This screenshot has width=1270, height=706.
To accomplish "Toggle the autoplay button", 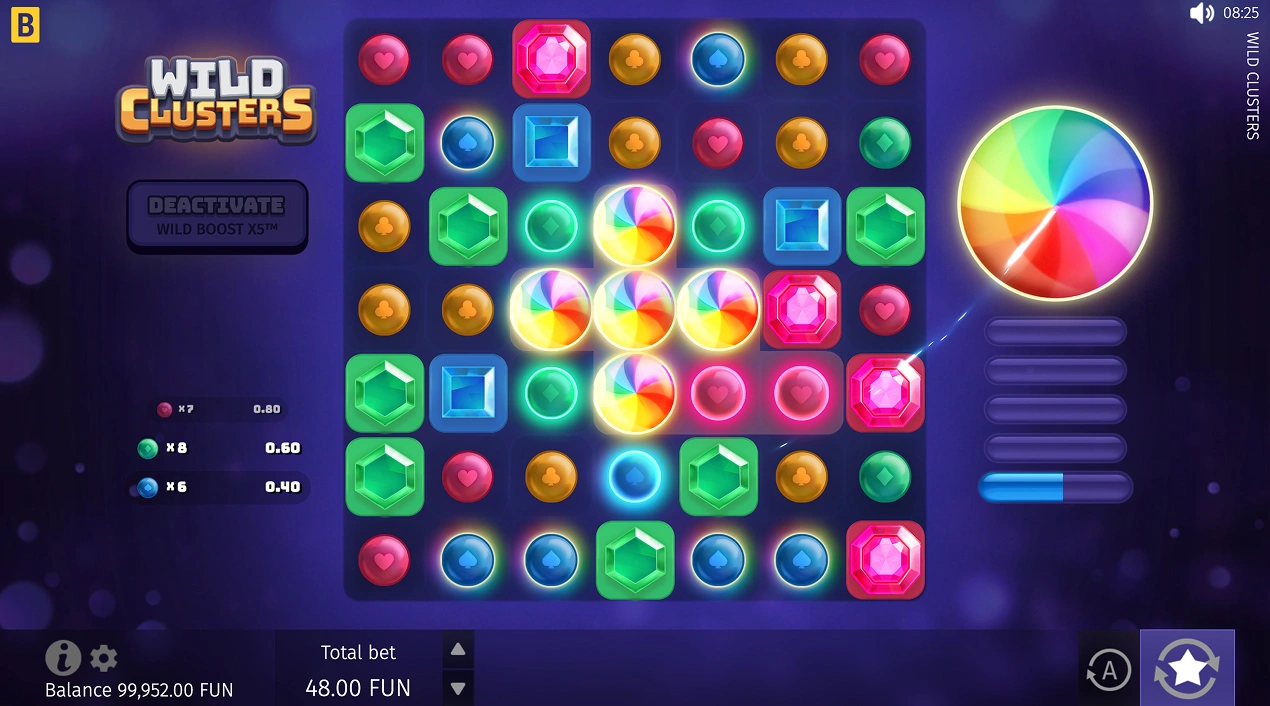I will tap(1108, 670).
